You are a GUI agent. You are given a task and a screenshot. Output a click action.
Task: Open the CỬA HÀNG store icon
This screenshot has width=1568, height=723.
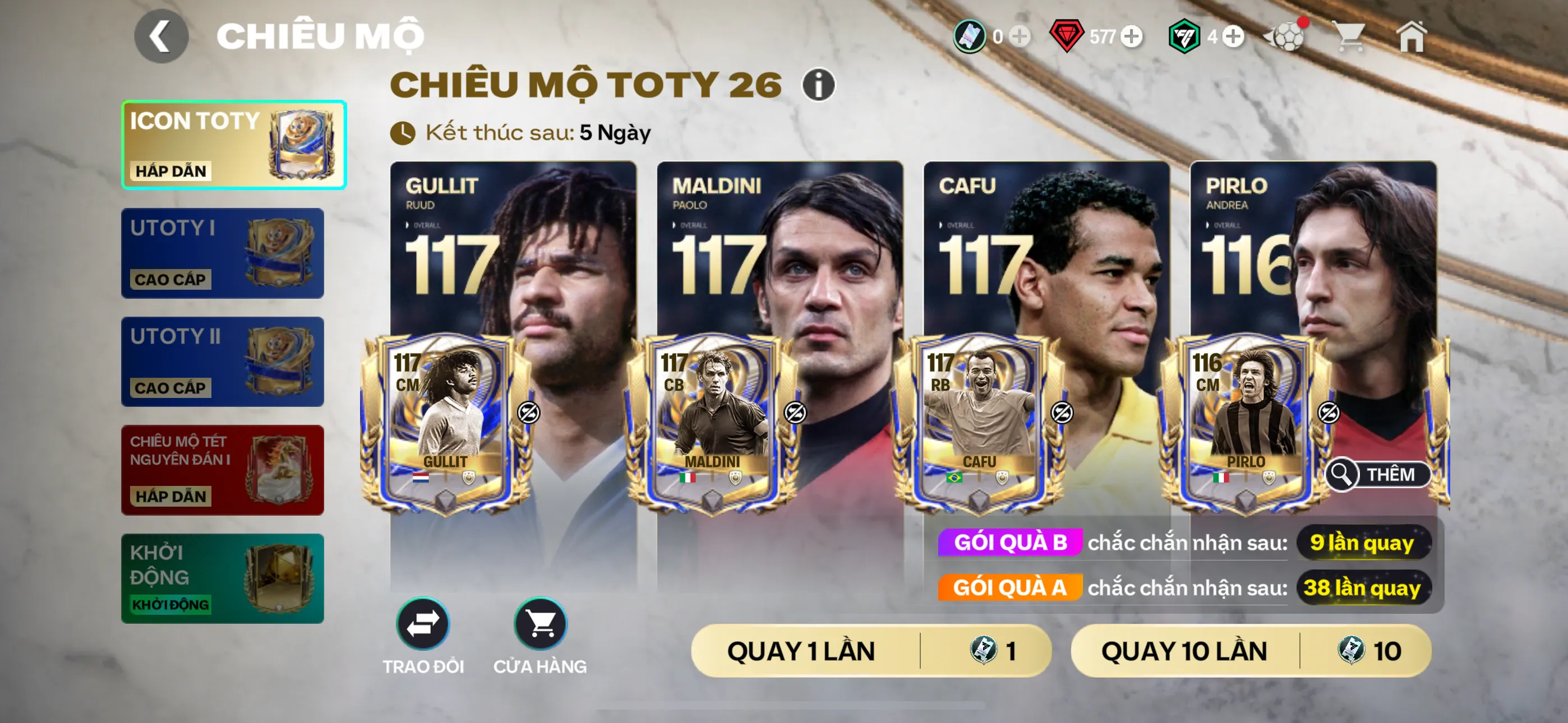click(542, 624)
